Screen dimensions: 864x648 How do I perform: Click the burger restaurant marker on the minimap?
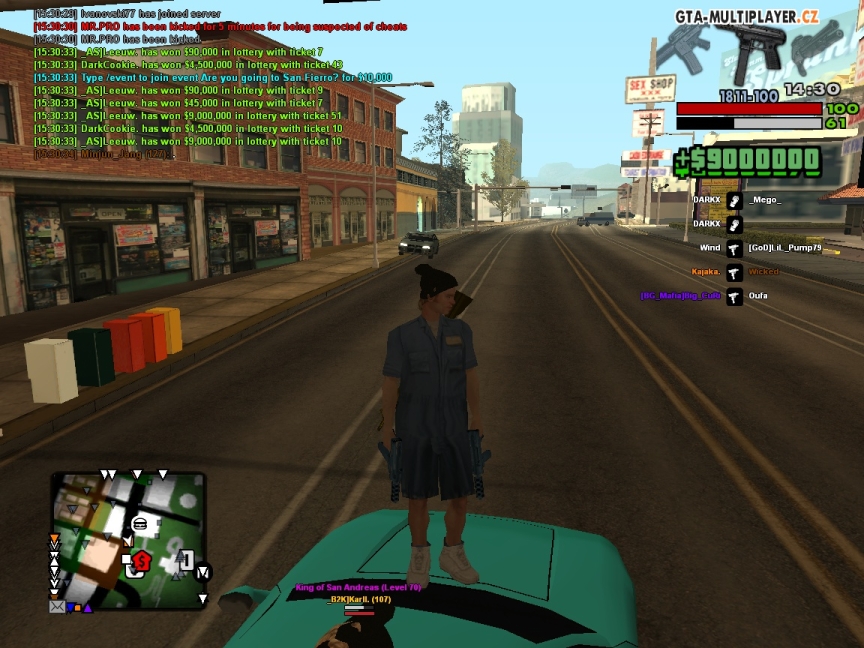[140, 523]
